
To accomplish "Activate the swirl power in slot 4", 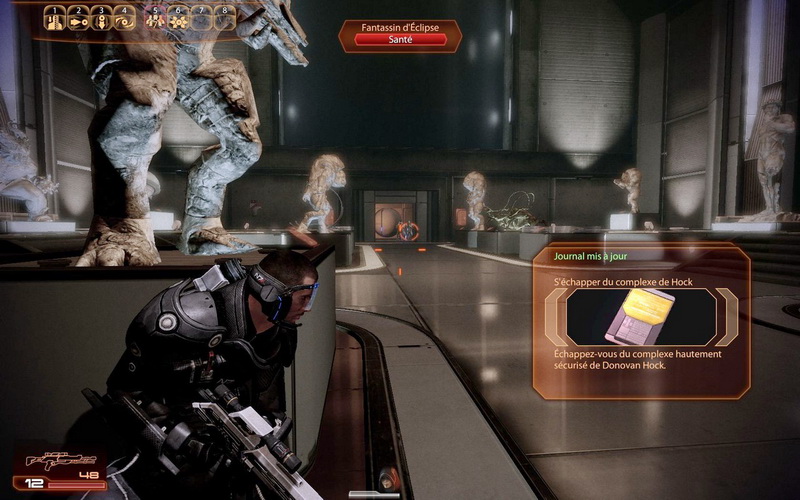I will tap(125, 18).
